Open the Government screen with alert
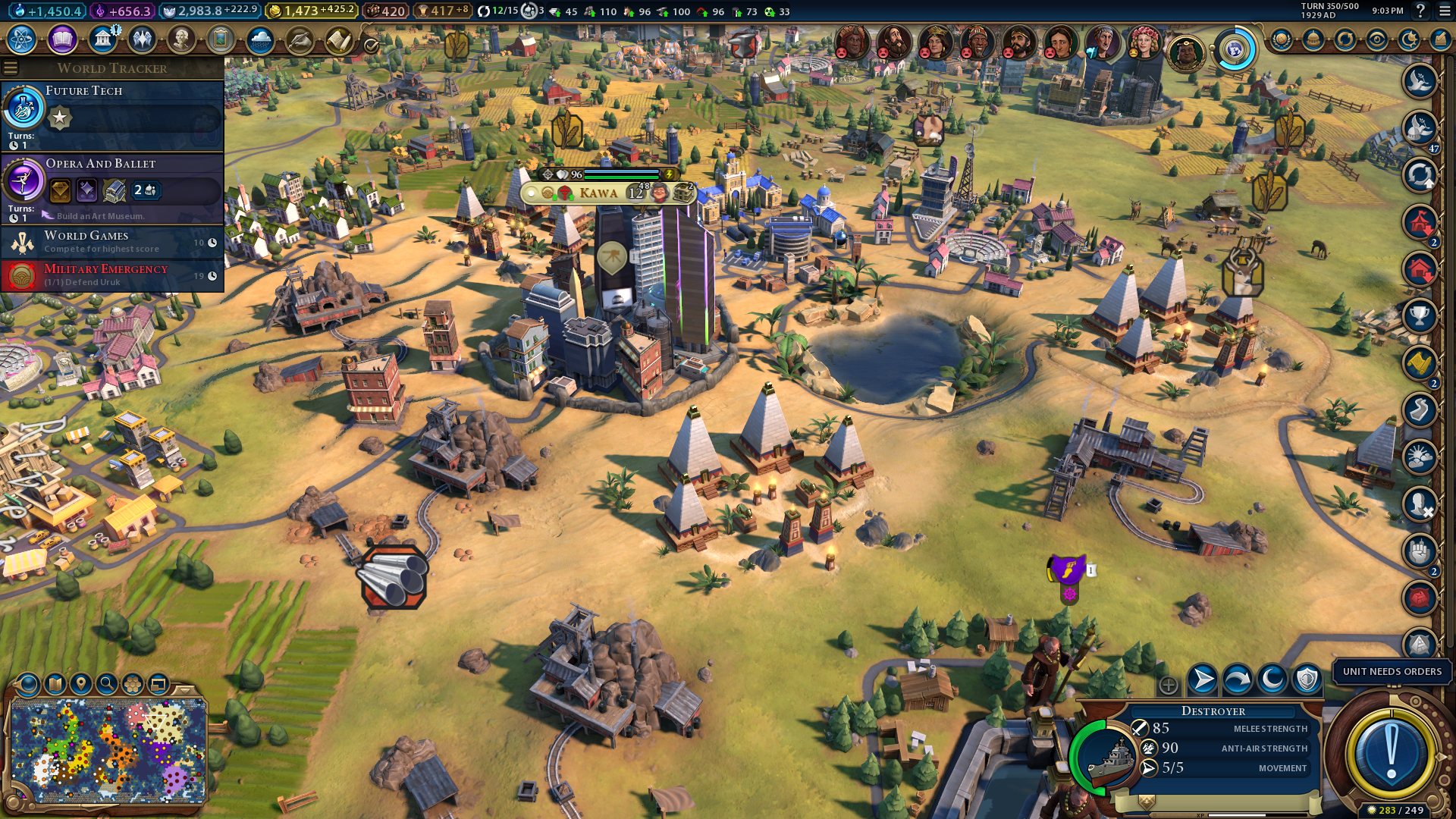 tap(102, 39)
